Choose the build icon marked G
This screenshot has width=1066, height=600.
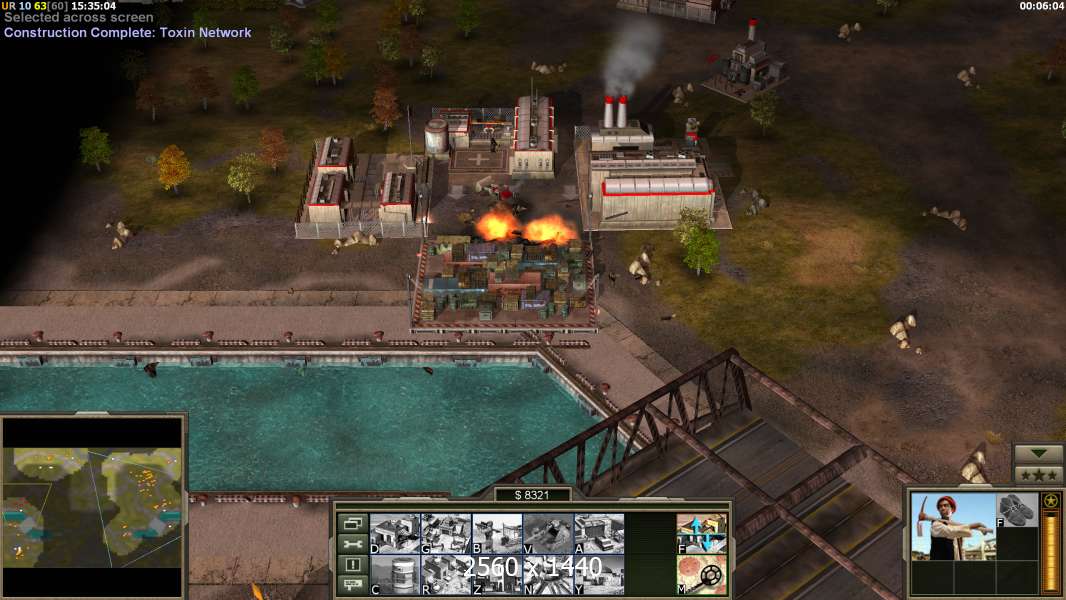click(x=445, y=533)
